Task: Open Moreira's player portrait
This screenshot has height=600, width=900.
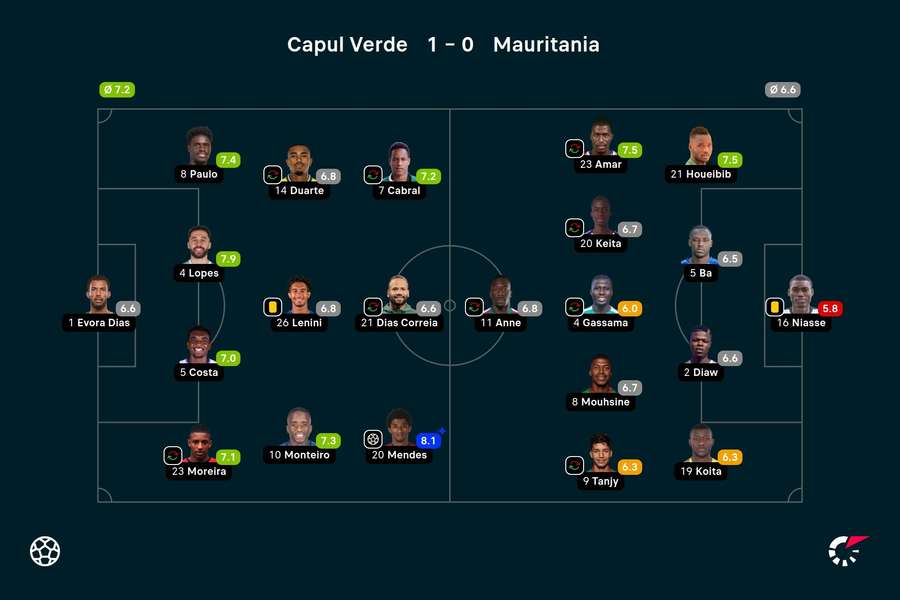Action: click(198, 444)
